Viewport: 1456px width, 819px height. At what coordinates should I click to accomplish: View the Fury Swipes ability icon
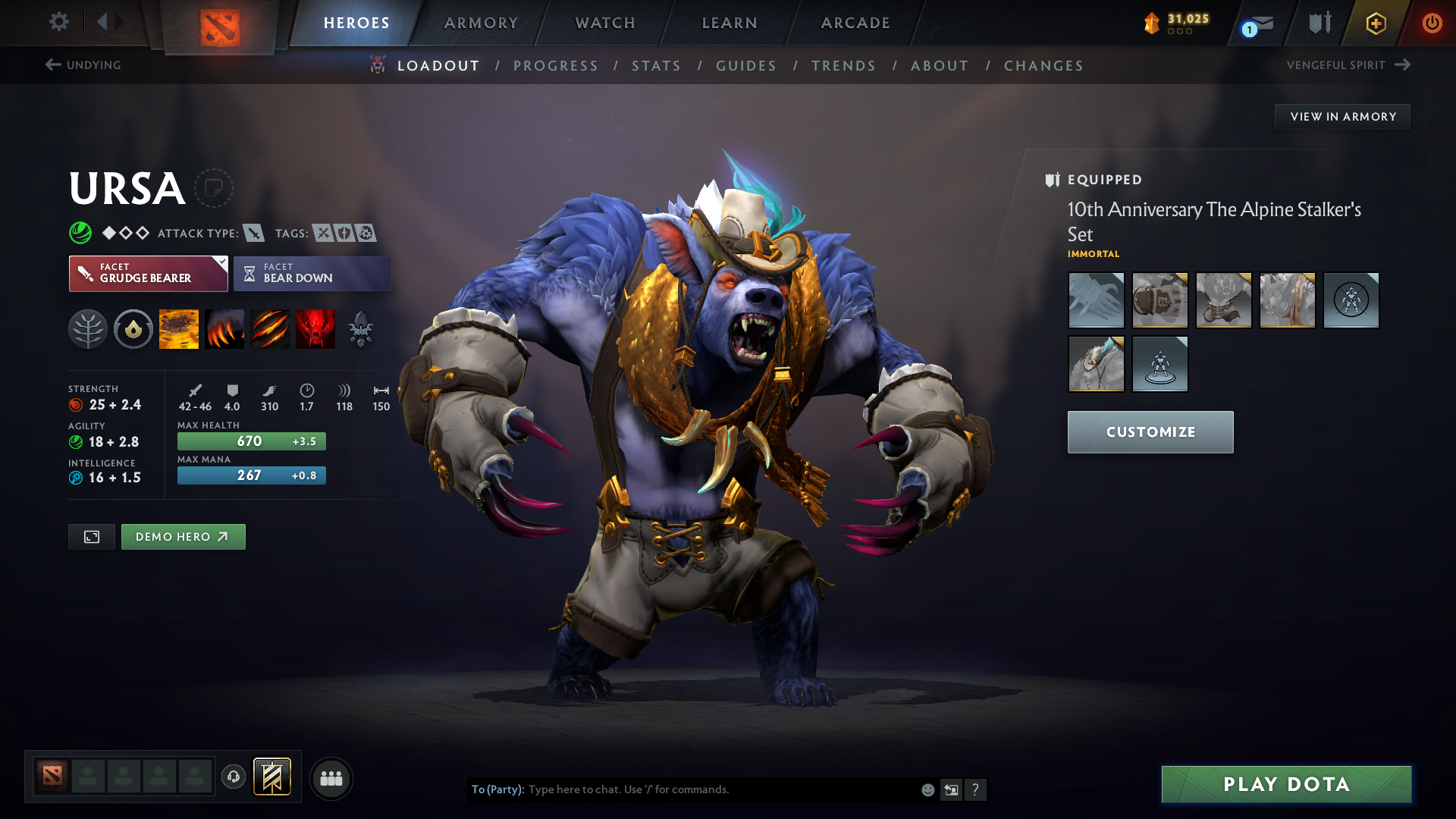tap(270, 328)
